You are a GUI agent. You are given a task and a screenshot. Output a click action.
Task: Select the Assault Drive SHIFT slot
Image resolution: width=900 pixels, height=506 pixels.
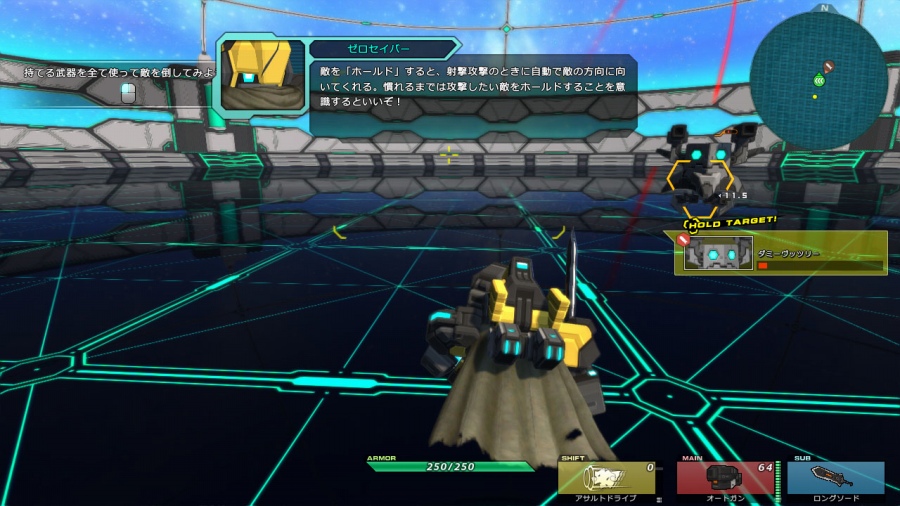coord(606,478)
